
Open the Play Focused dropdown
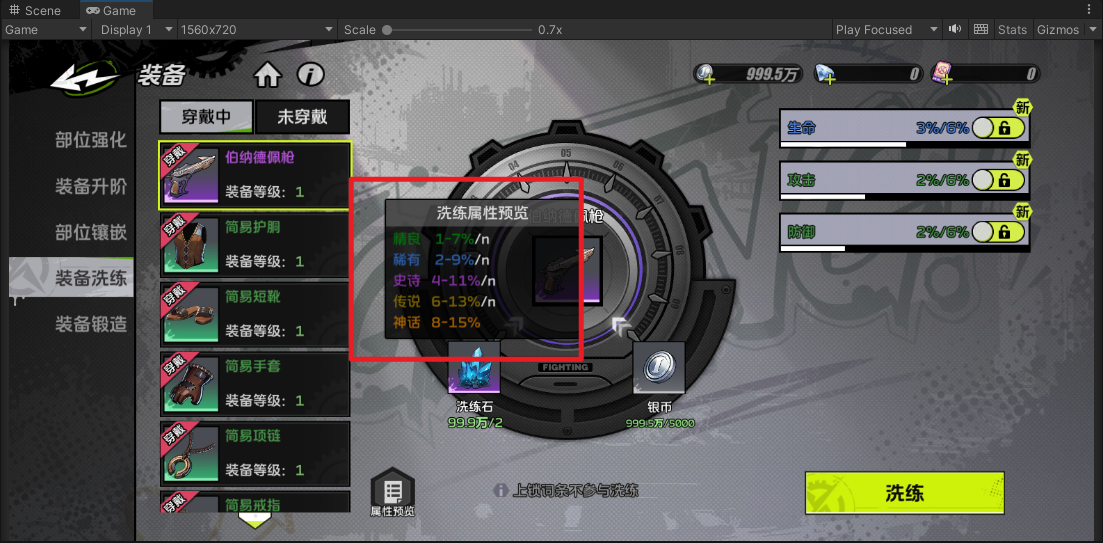887,29
